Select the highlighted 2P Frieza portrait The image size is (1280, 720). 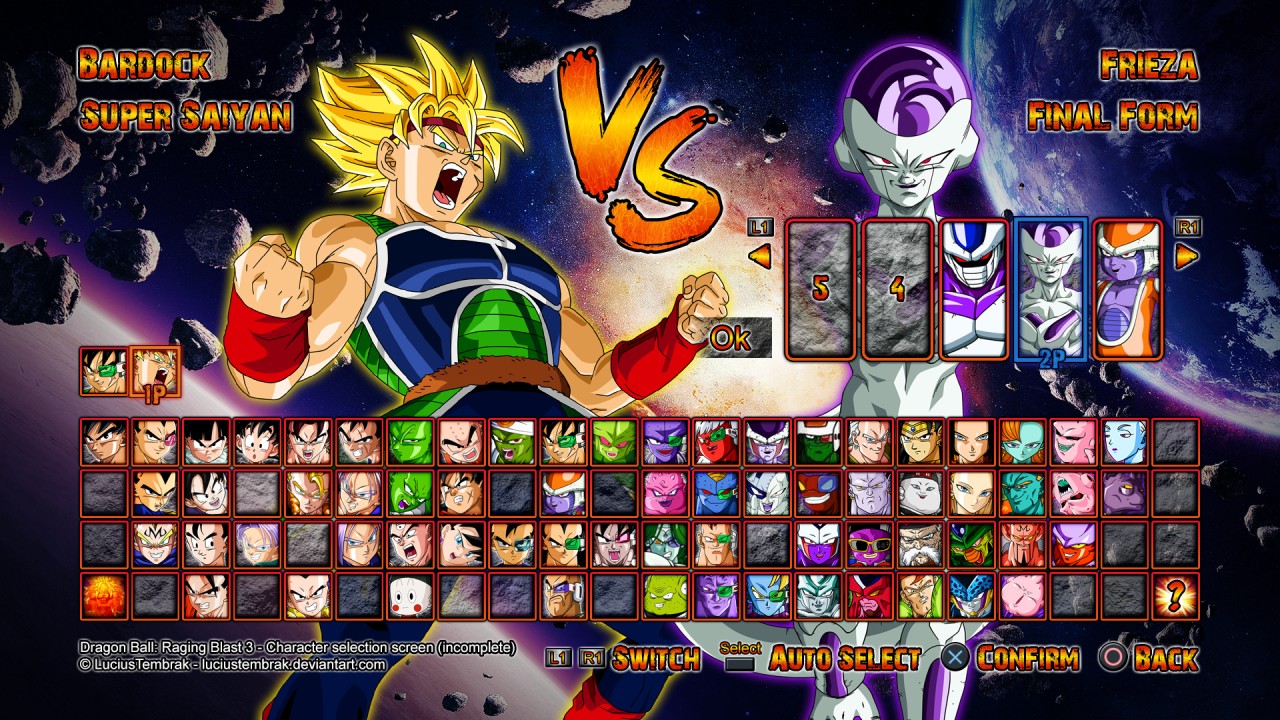pos(1051,289)
